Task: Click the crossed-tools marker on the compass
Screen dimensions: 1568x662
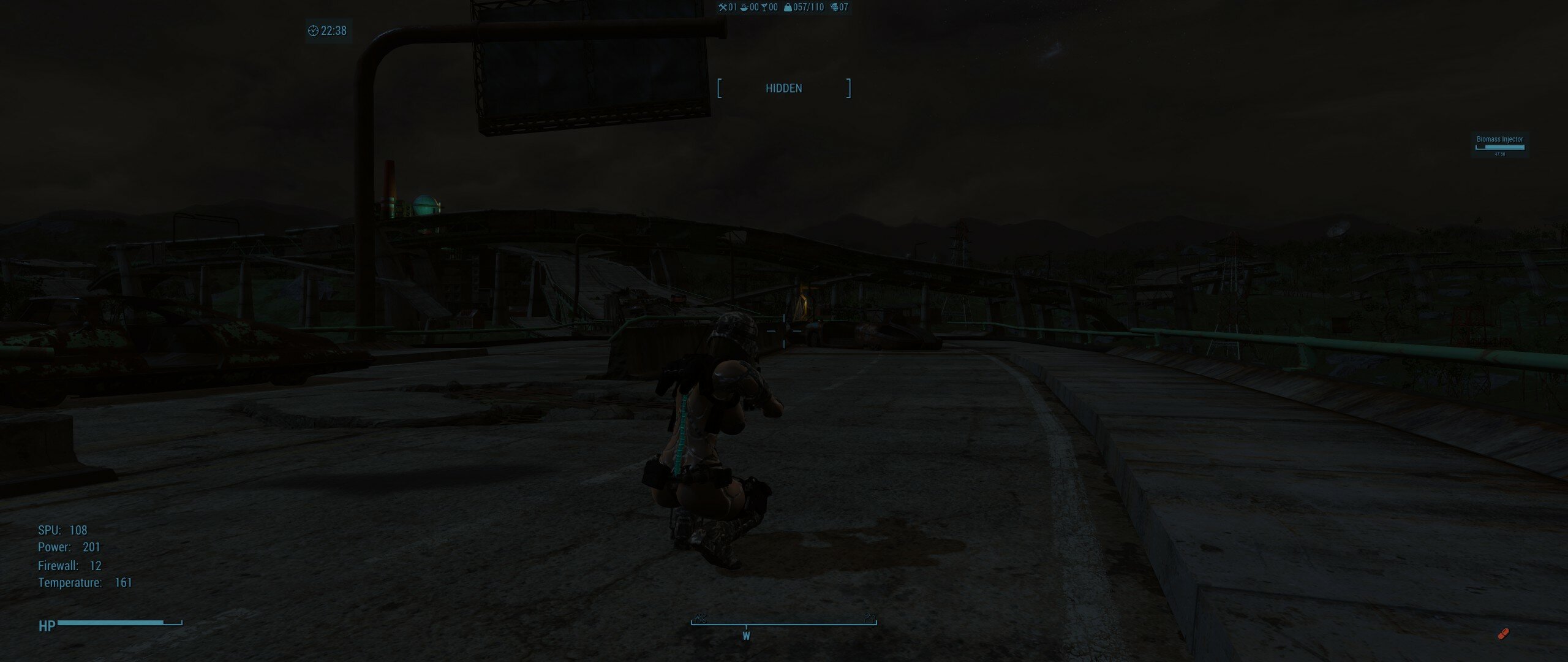Action: pyautogui.click(x=701, y=617)
